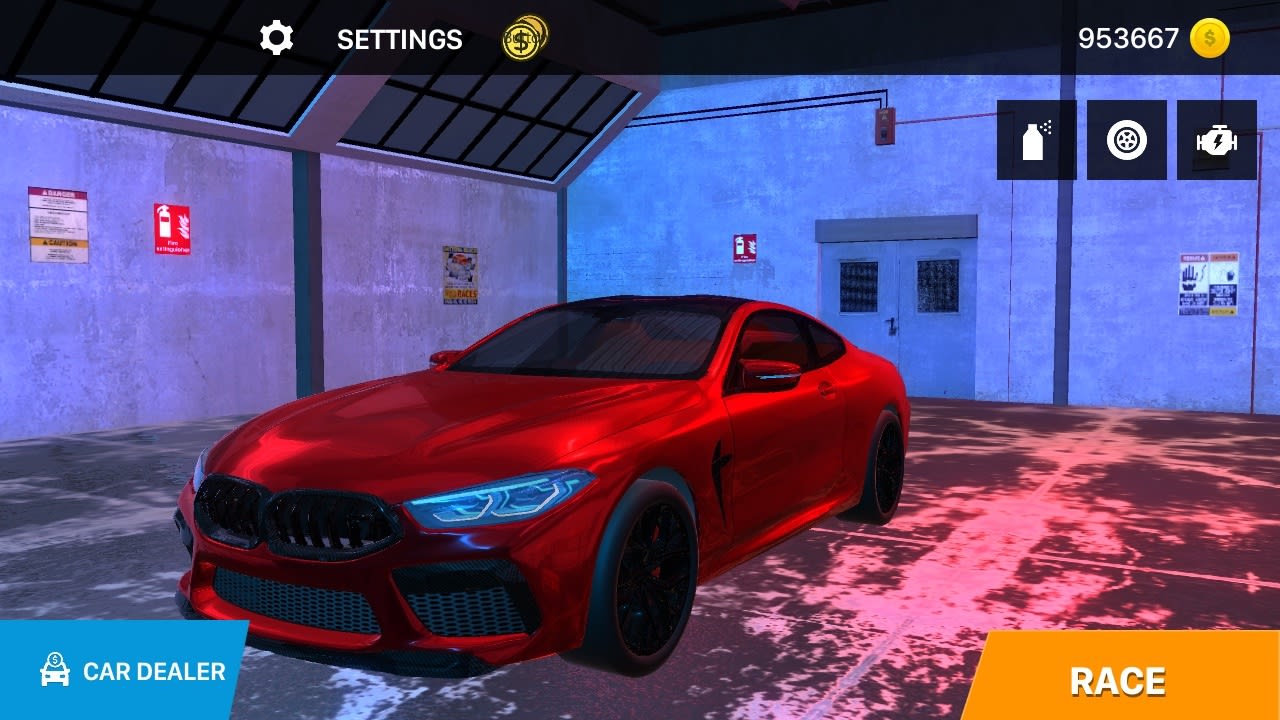Click the 953667 coin balance display
The image size is (1280, 720).
pos(1129,38)
